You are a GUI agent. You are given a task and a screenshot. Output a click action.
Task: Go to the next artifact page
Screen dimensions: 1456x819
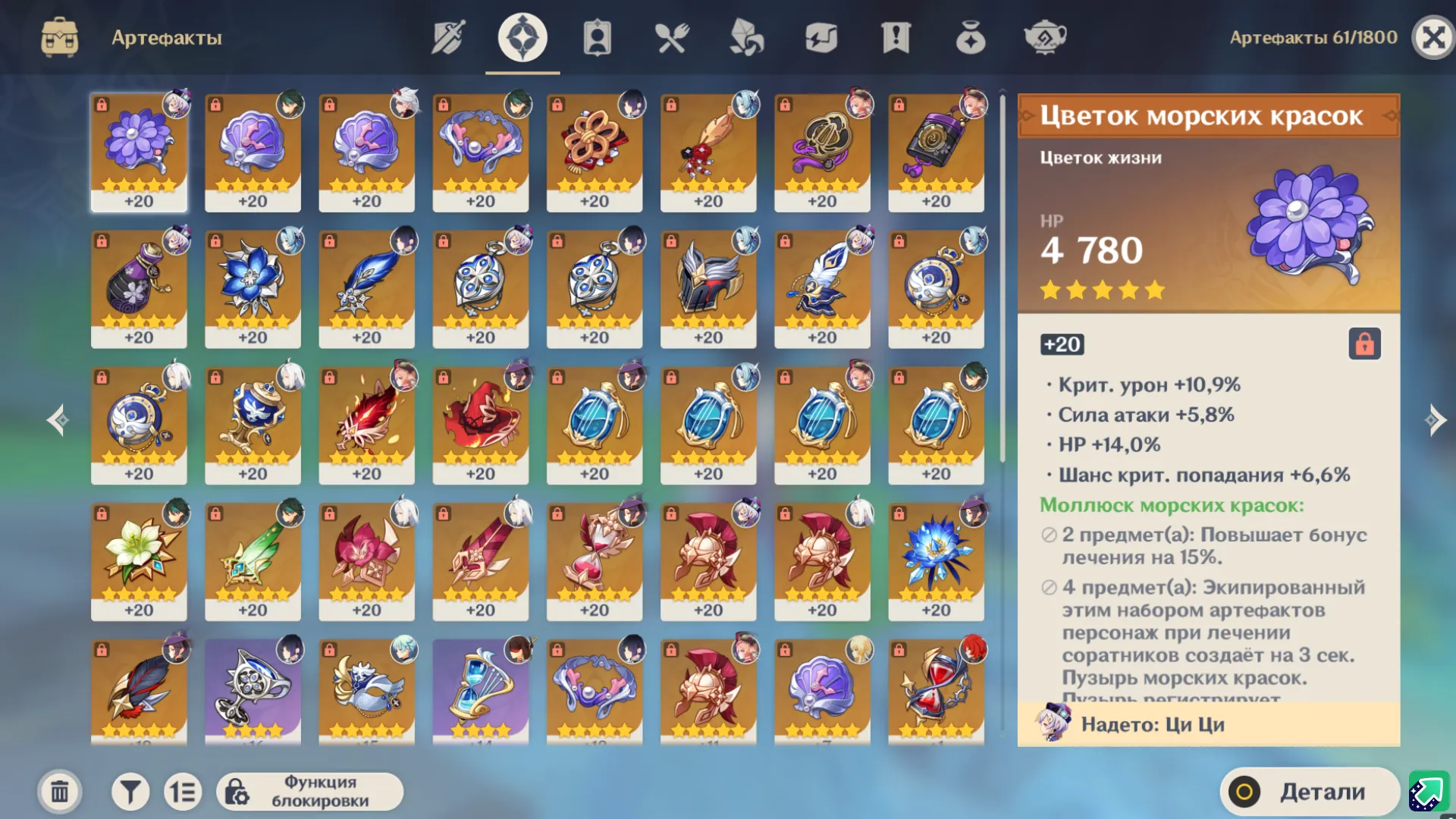click(1433, 419)
